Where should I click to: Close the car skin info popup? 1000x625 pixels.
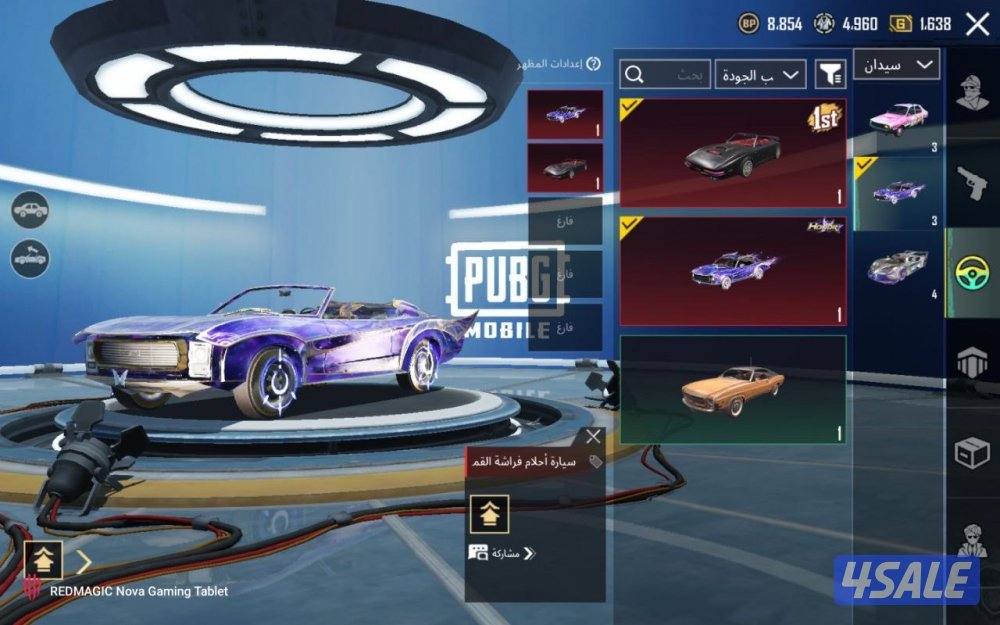594,437
